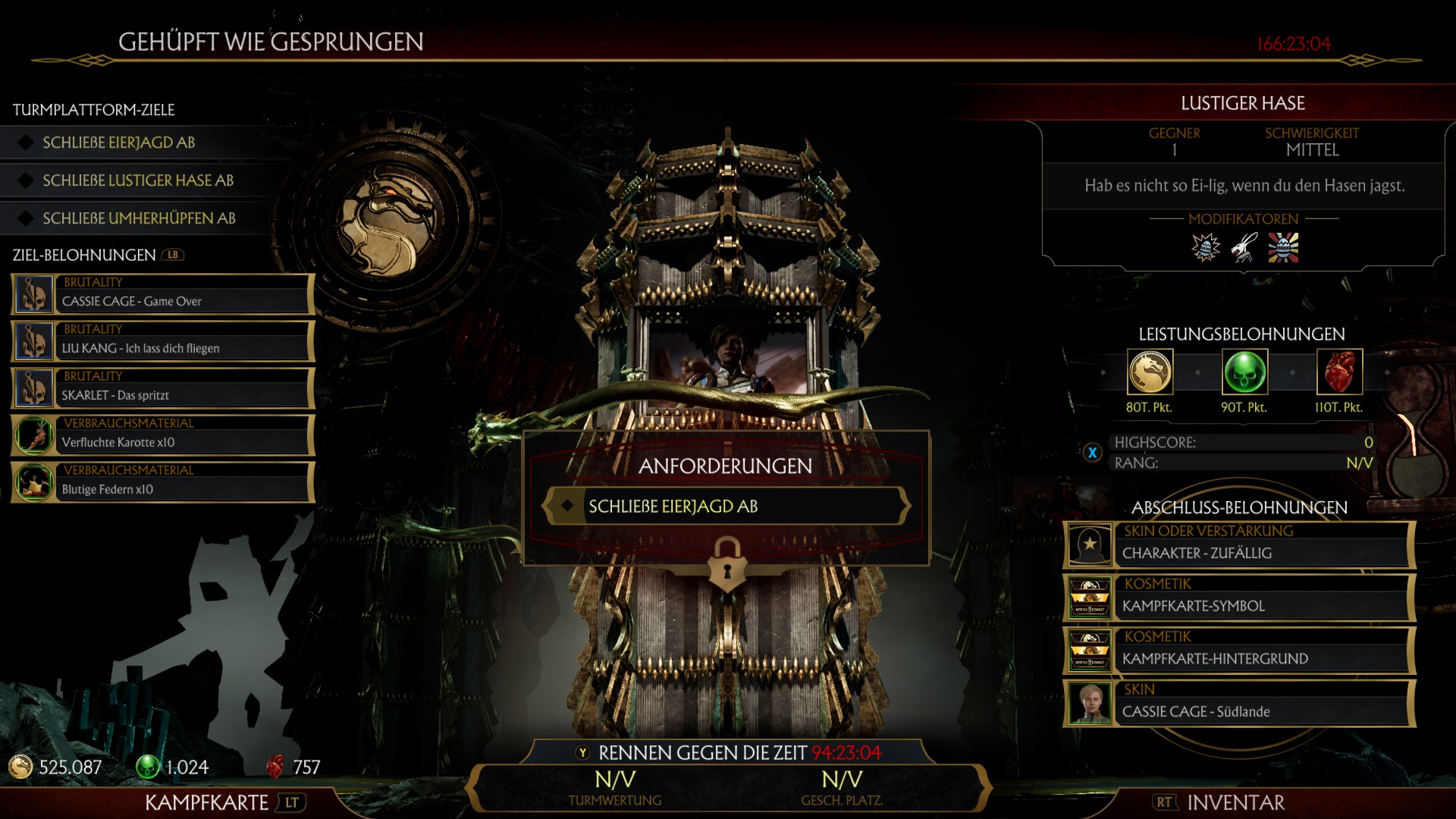The width and height of the screenshot is (1456, 819).
Task: Click the Schließe Eierjagd ab requirement row
Action: [x=726, y=507]
